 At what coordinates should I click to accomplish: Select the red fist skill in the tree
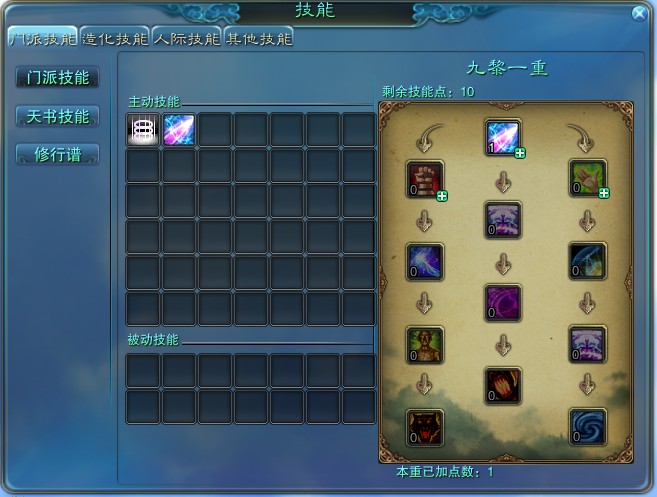point(424,178)
